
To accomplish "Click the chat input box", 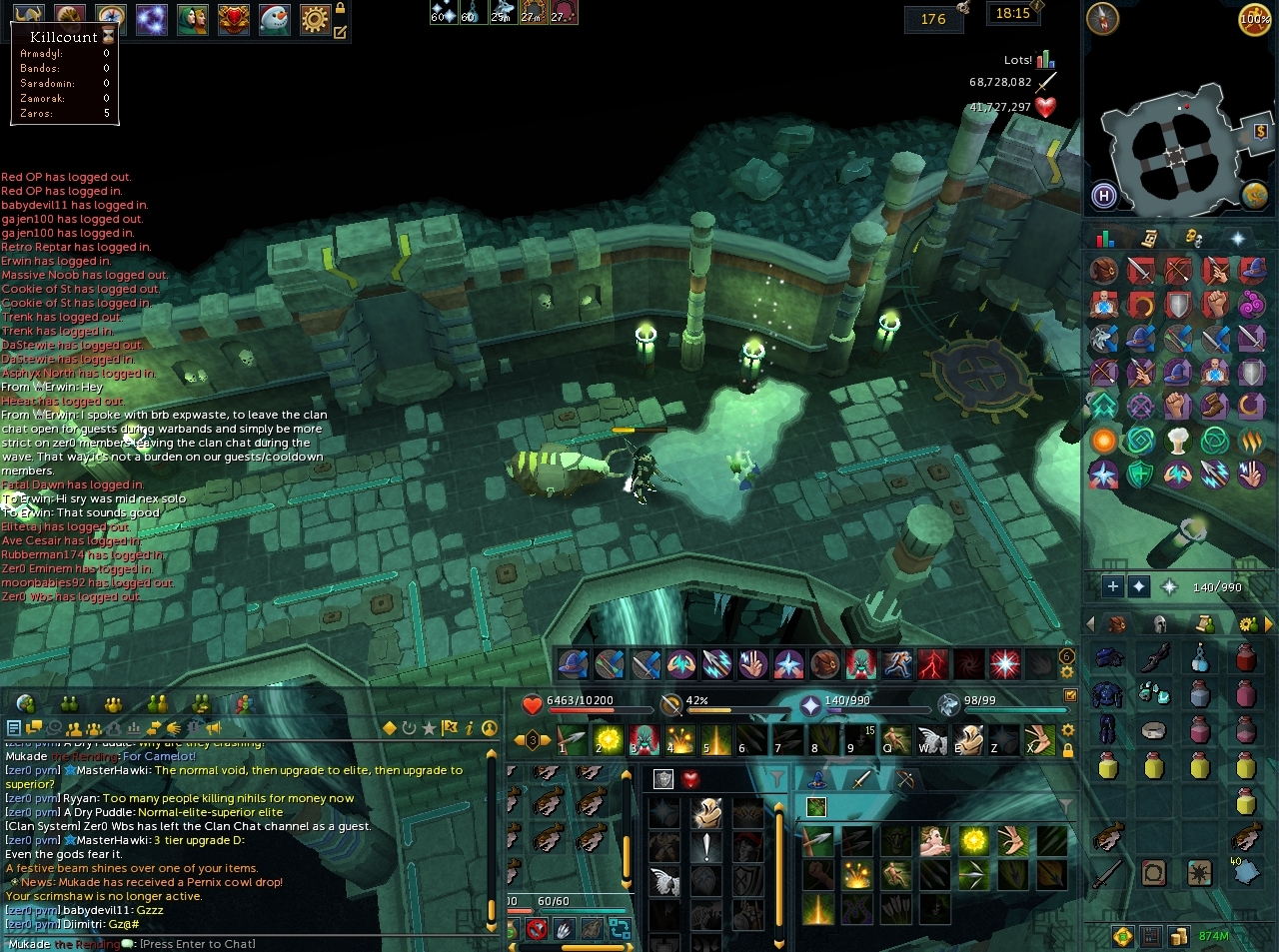I will [x=198, y=944].
